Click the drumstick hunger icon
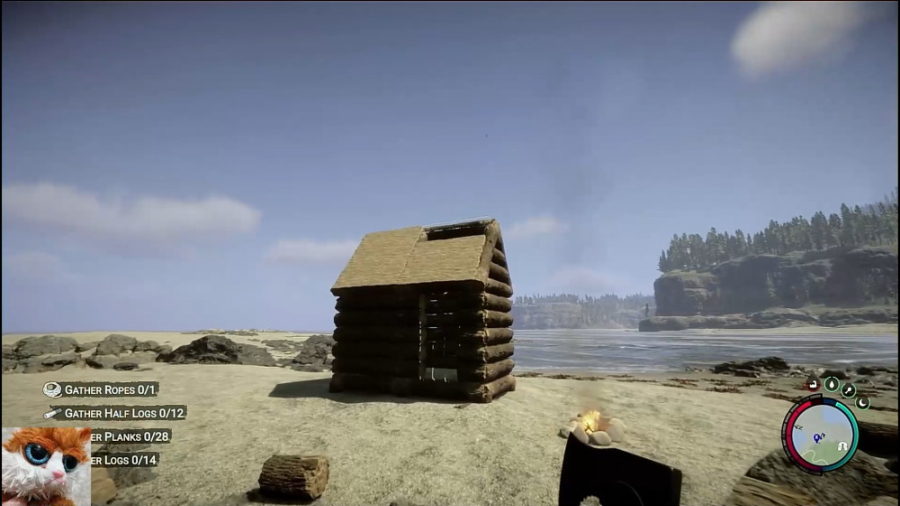The width and height of the screenshot is (900, 506). [x=849, y=389]
